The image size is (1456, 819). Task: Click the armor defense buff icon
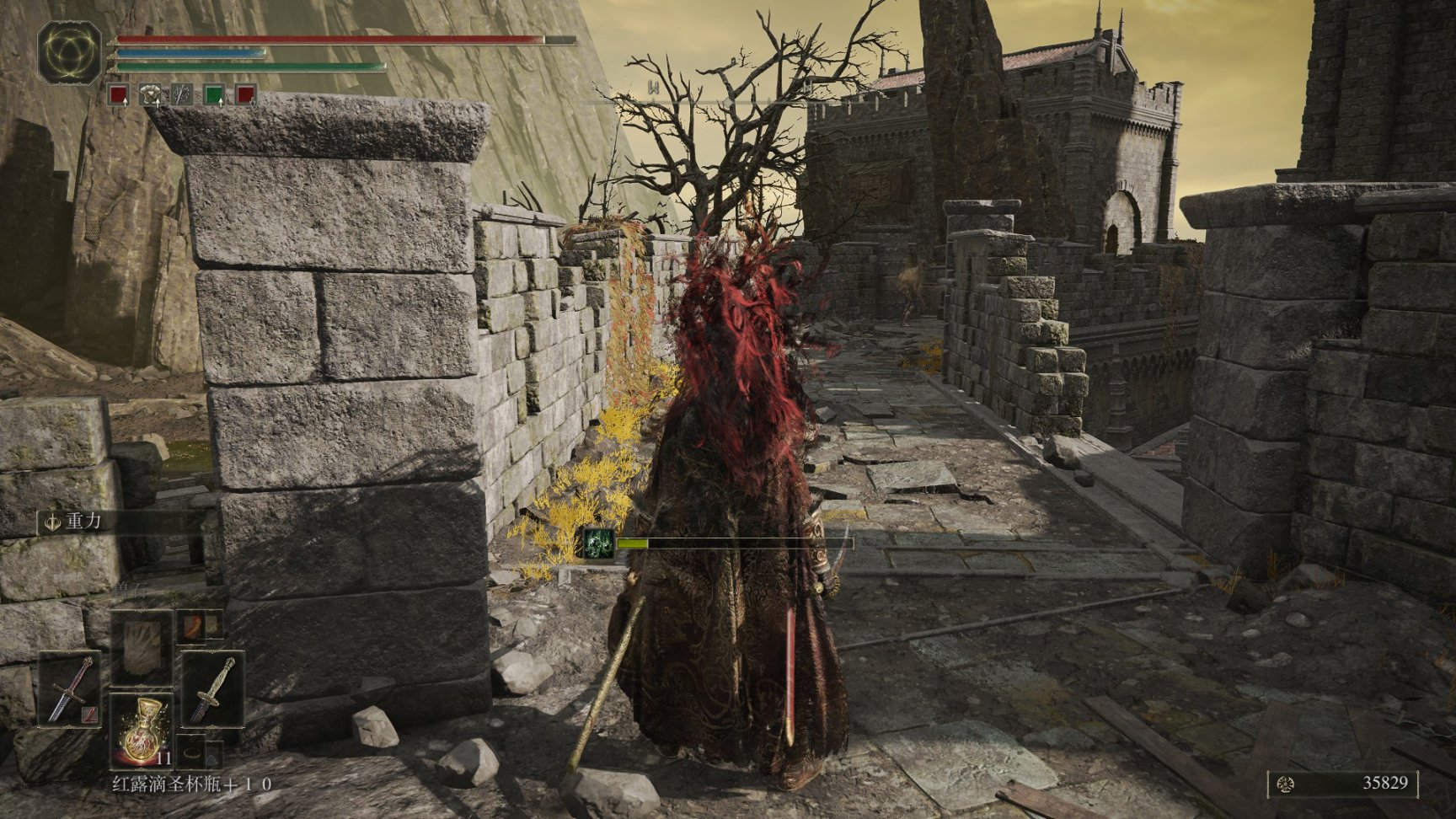(x=150, y=94)
